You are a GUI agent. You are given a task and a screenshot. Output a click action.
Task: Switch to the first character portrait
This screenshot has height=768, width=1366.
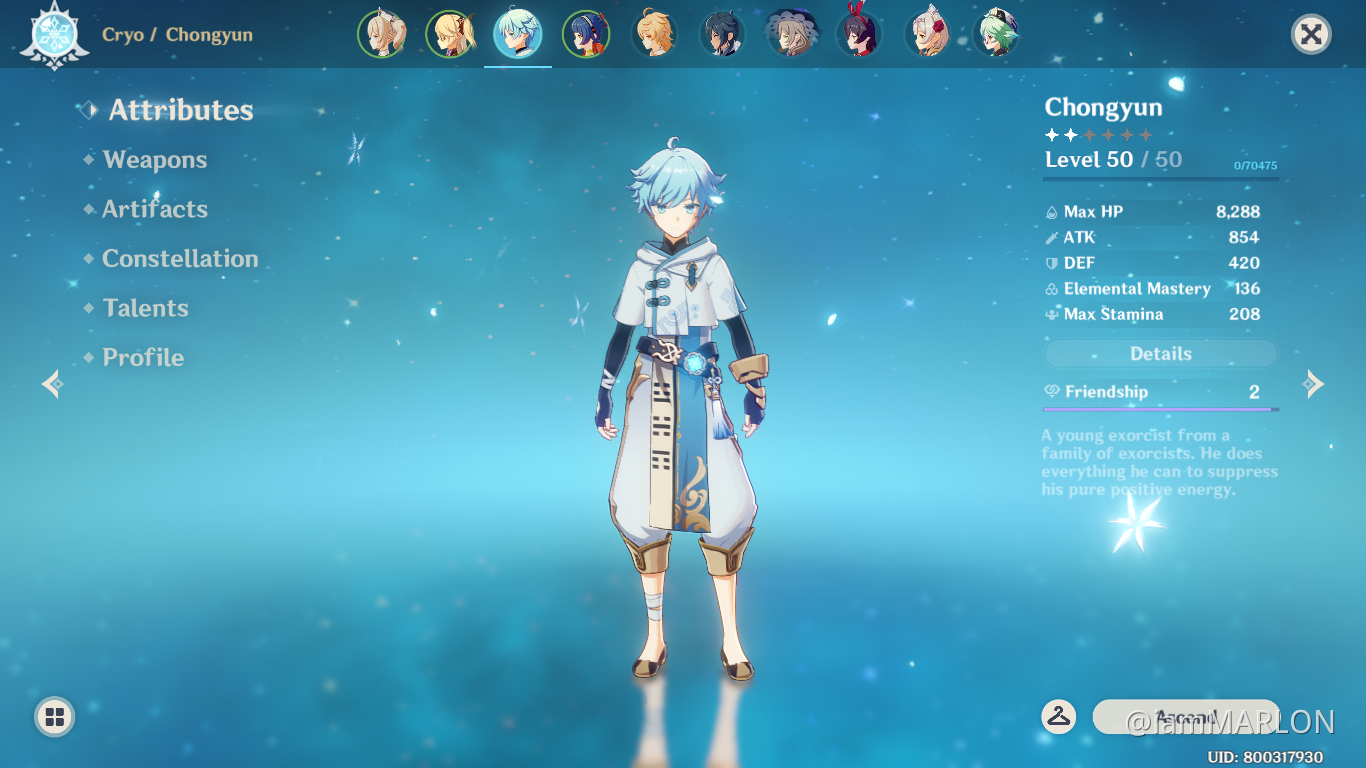tap(383, 33)
